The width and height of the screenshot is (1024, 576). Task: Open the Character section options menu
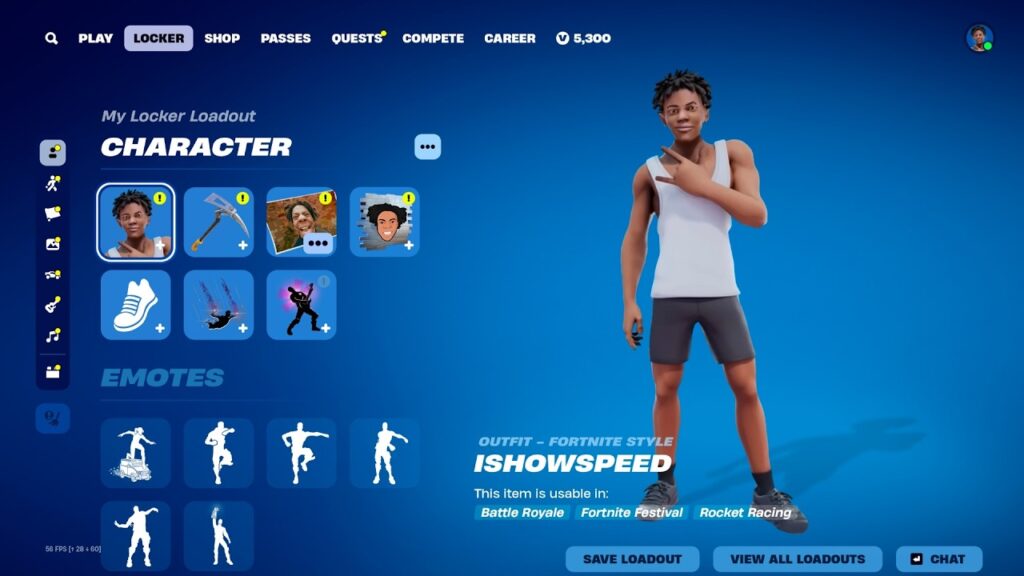[428, 147]
